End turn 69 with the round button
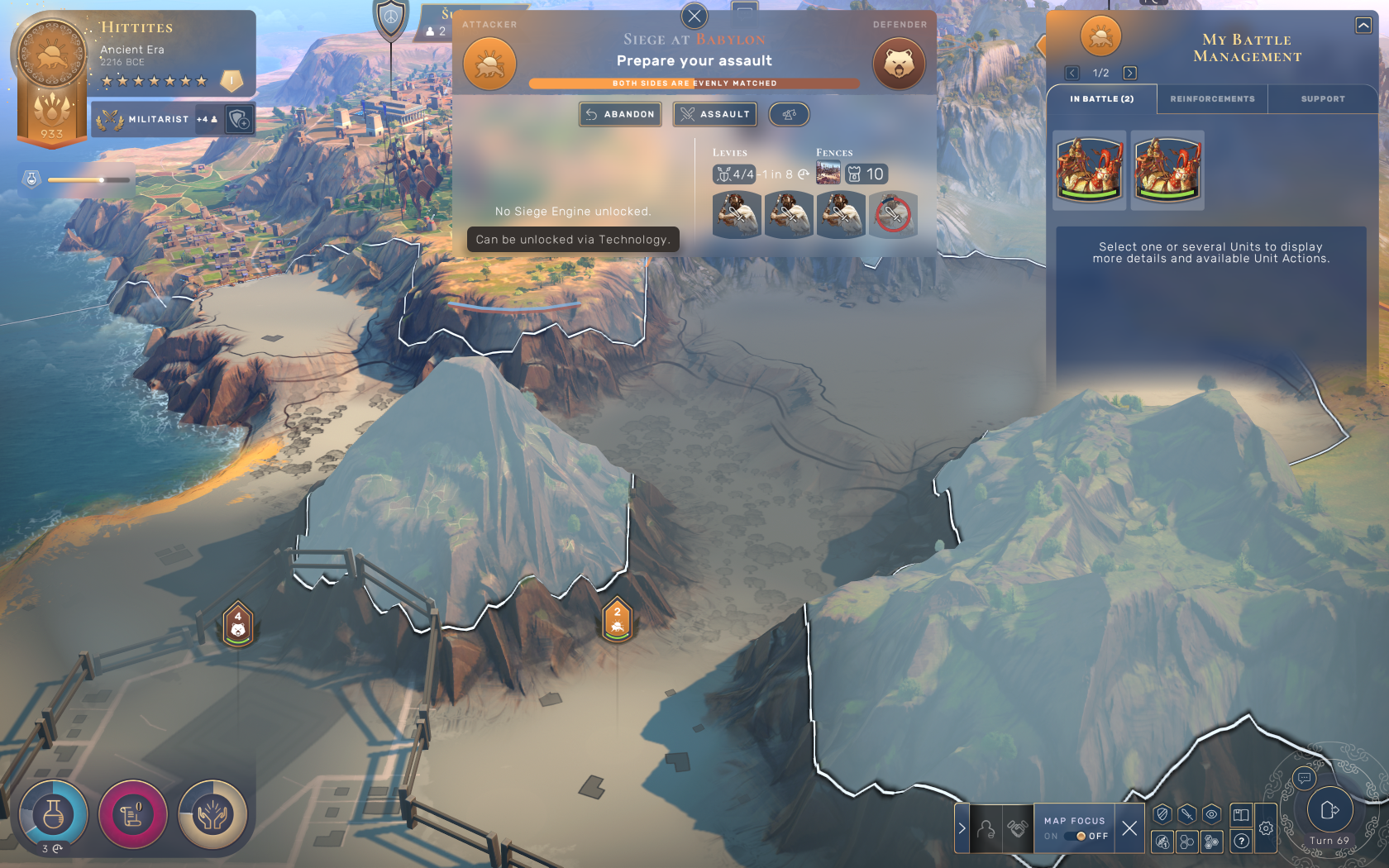Screen dimensions: 1389x868 (1329, 810)
